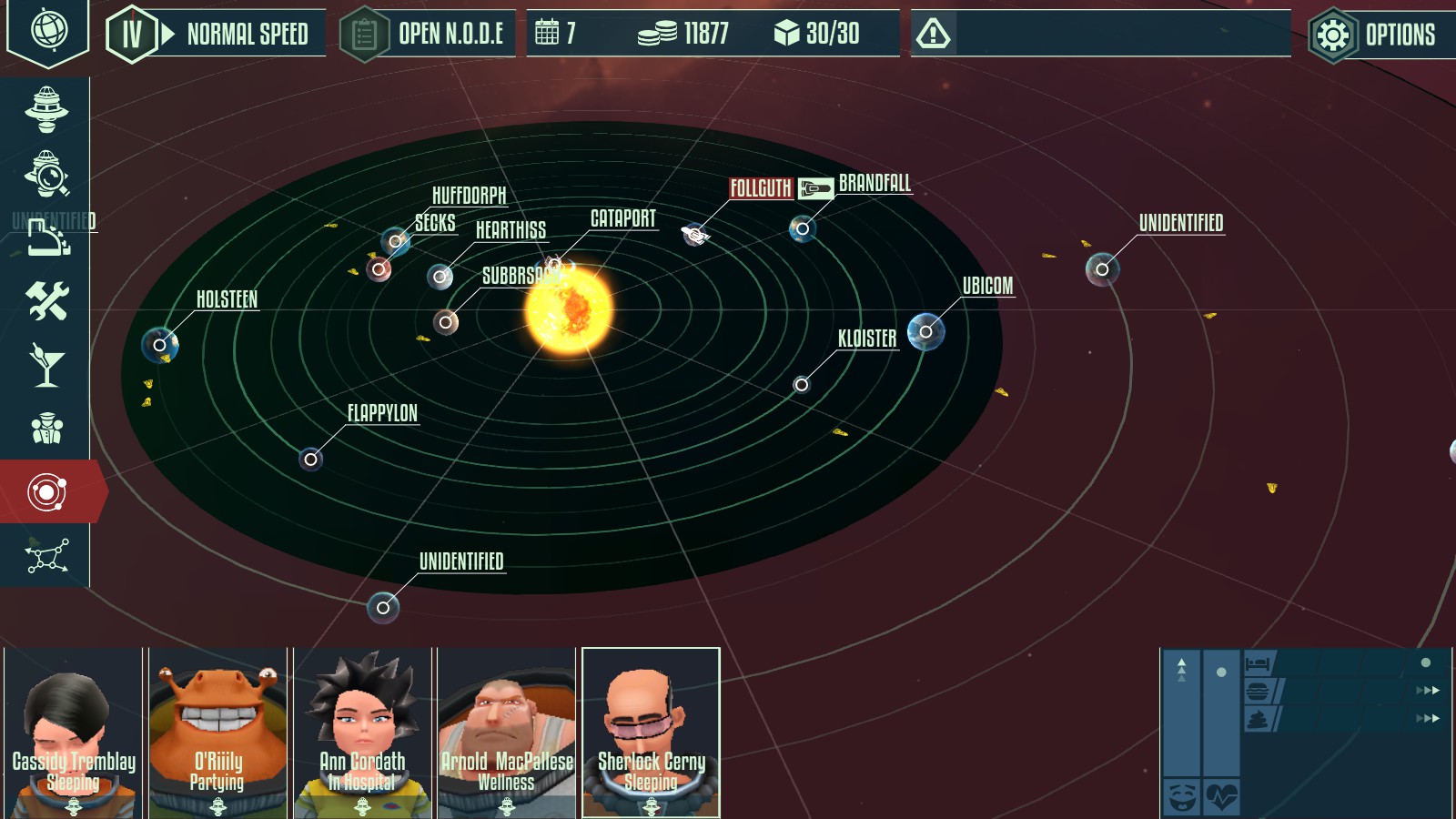The image size is (1456, 819).
Task: Open the N.O.D.E panel
Action: tap(428, 35)
